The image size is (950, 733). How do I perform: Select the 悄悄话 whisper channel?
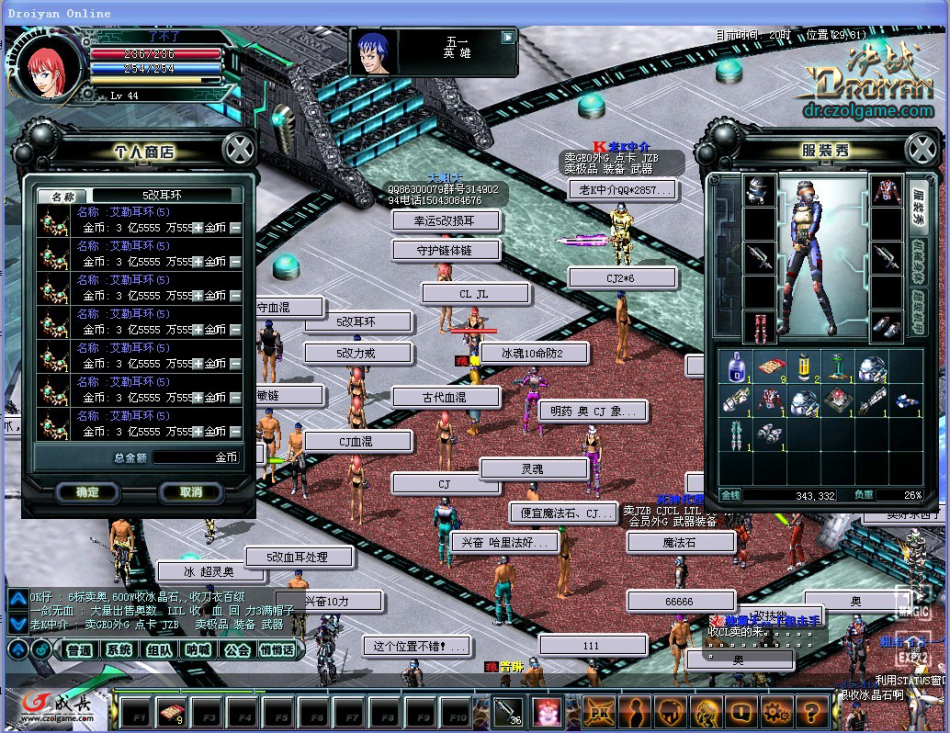click(277, 650)
